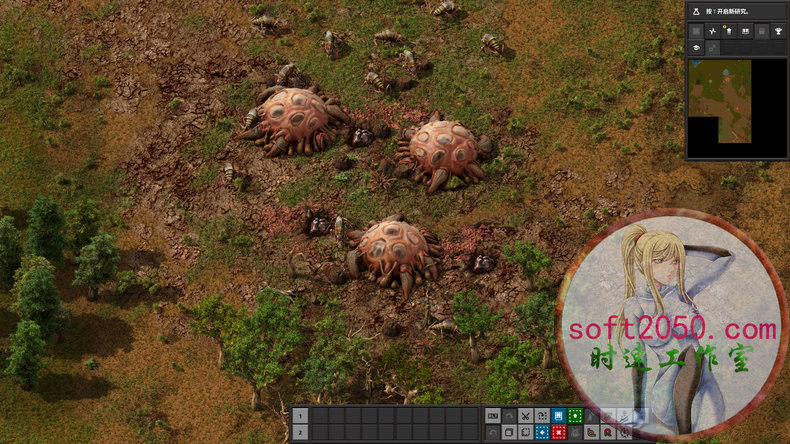Select the green dashed-square planner shortcut
The height and width of the screenshot is (444, 790).
point(576,415)
